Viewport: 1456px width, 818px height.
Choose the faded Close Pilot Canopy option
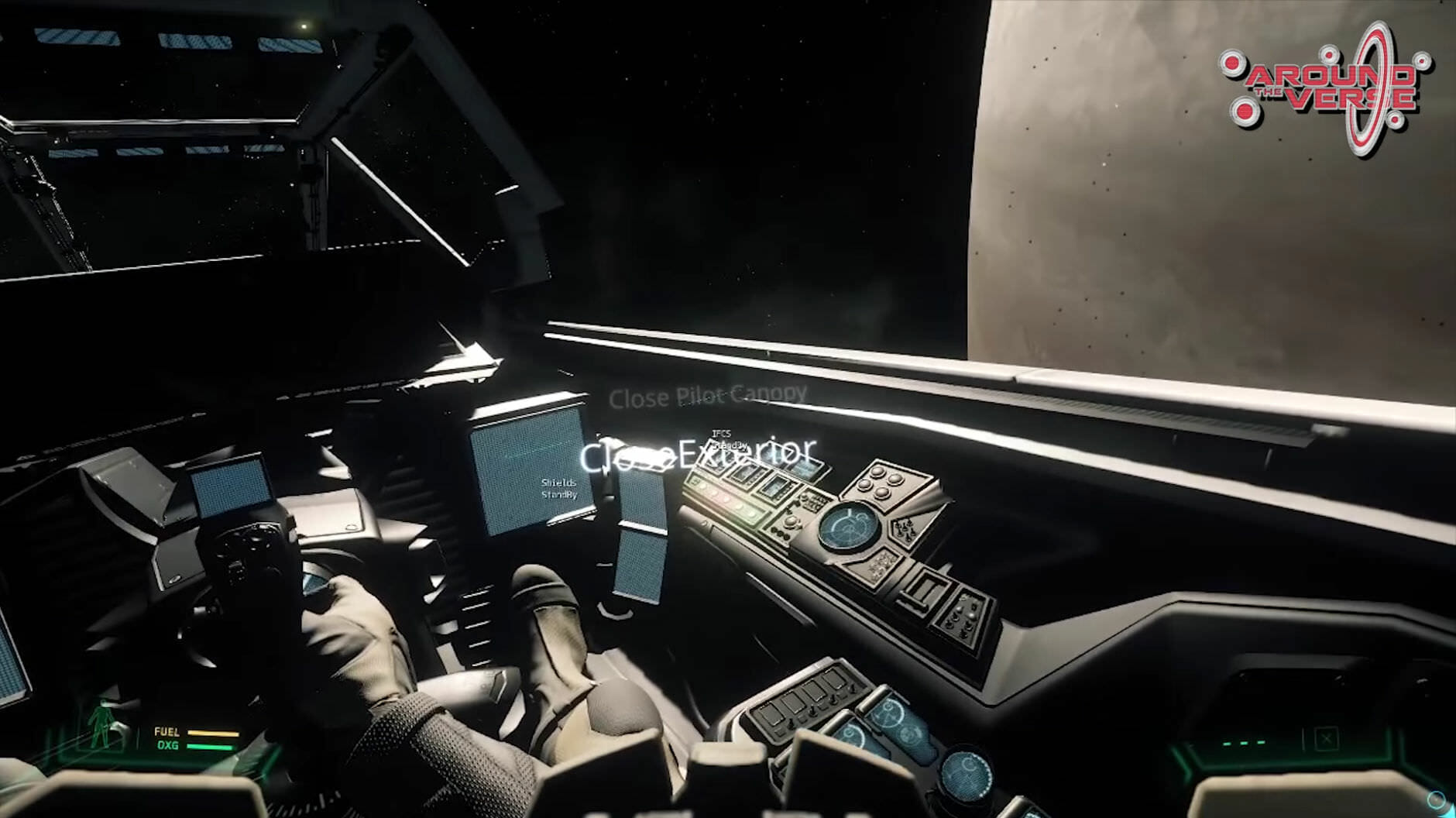707,397
